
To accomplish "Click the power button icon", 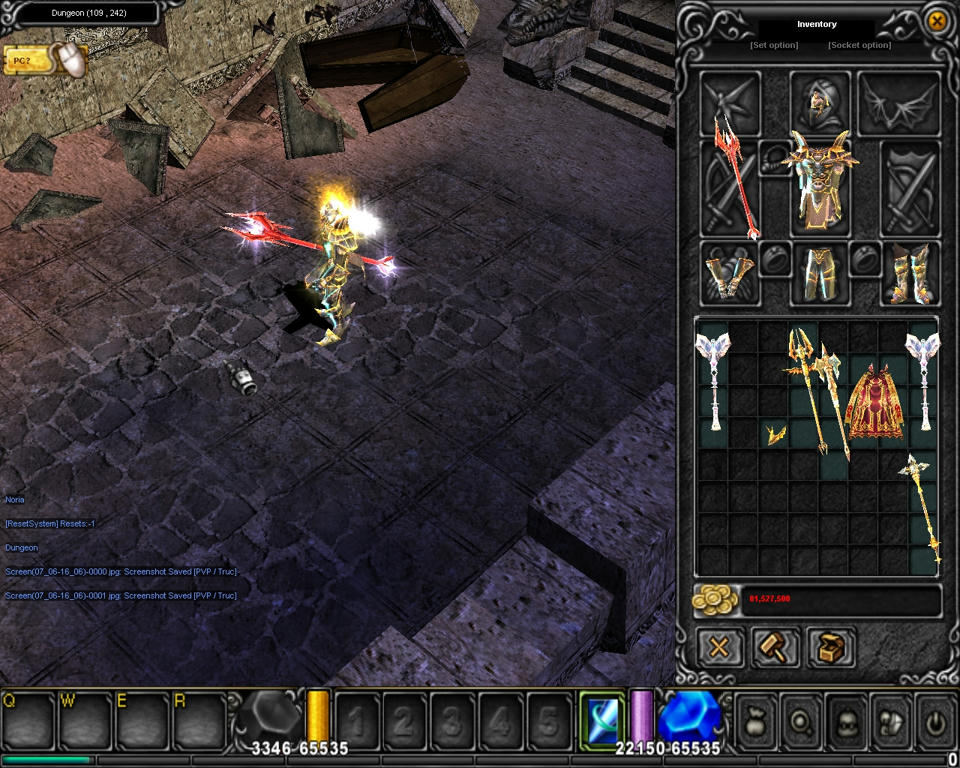I will pos(935,717).
